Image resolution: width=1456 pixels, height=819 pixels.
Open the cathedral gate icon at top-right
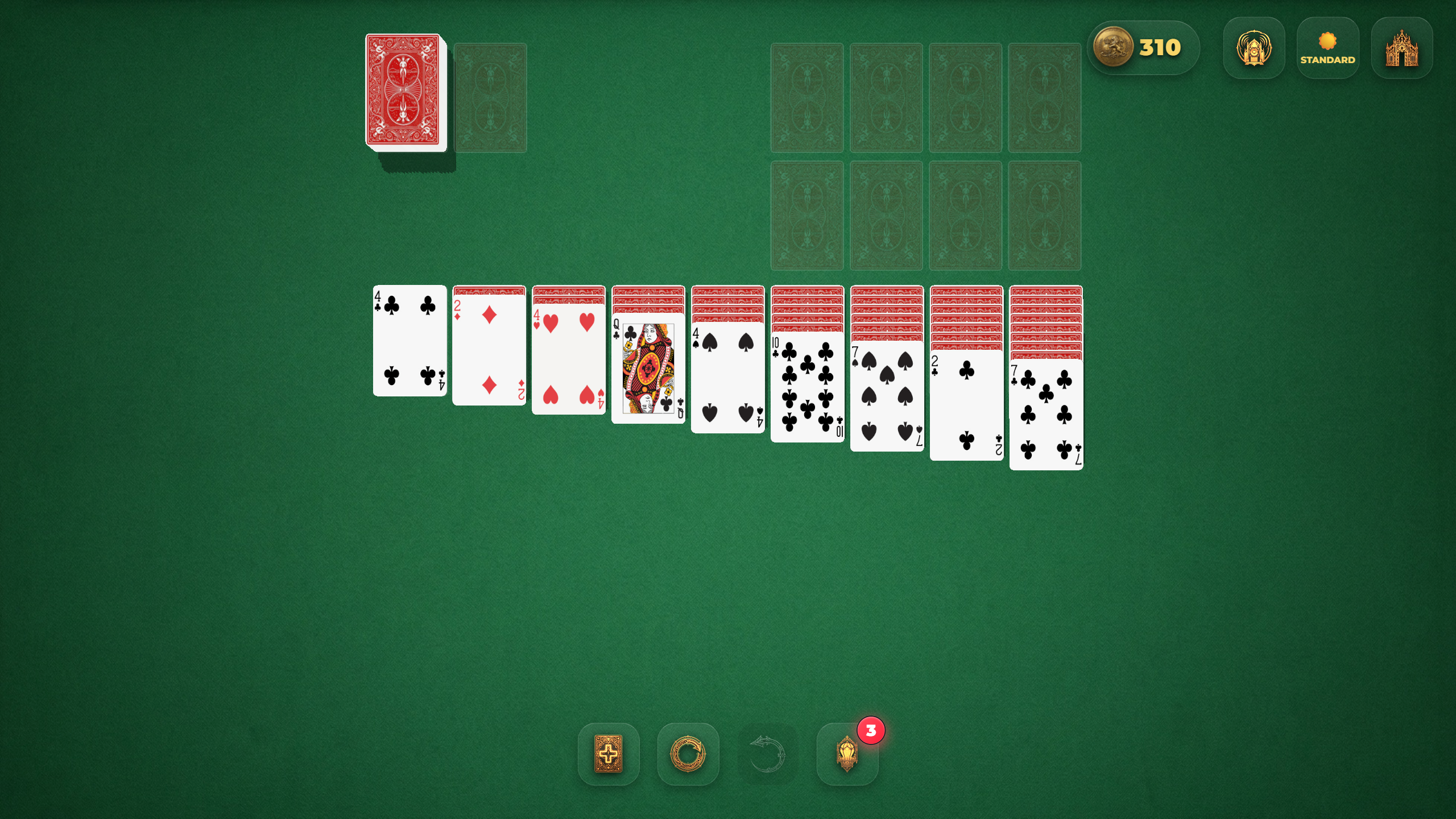(1401, 48)
